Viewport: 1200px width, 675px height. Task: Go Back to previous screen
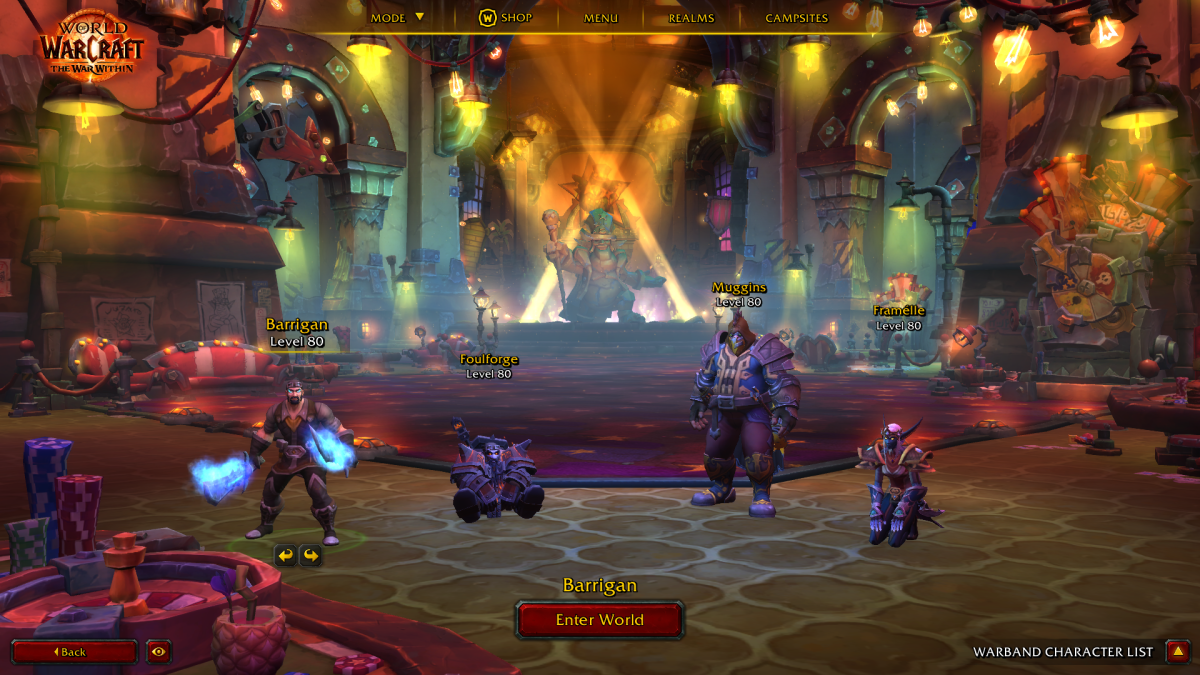(x=74, y=652)
